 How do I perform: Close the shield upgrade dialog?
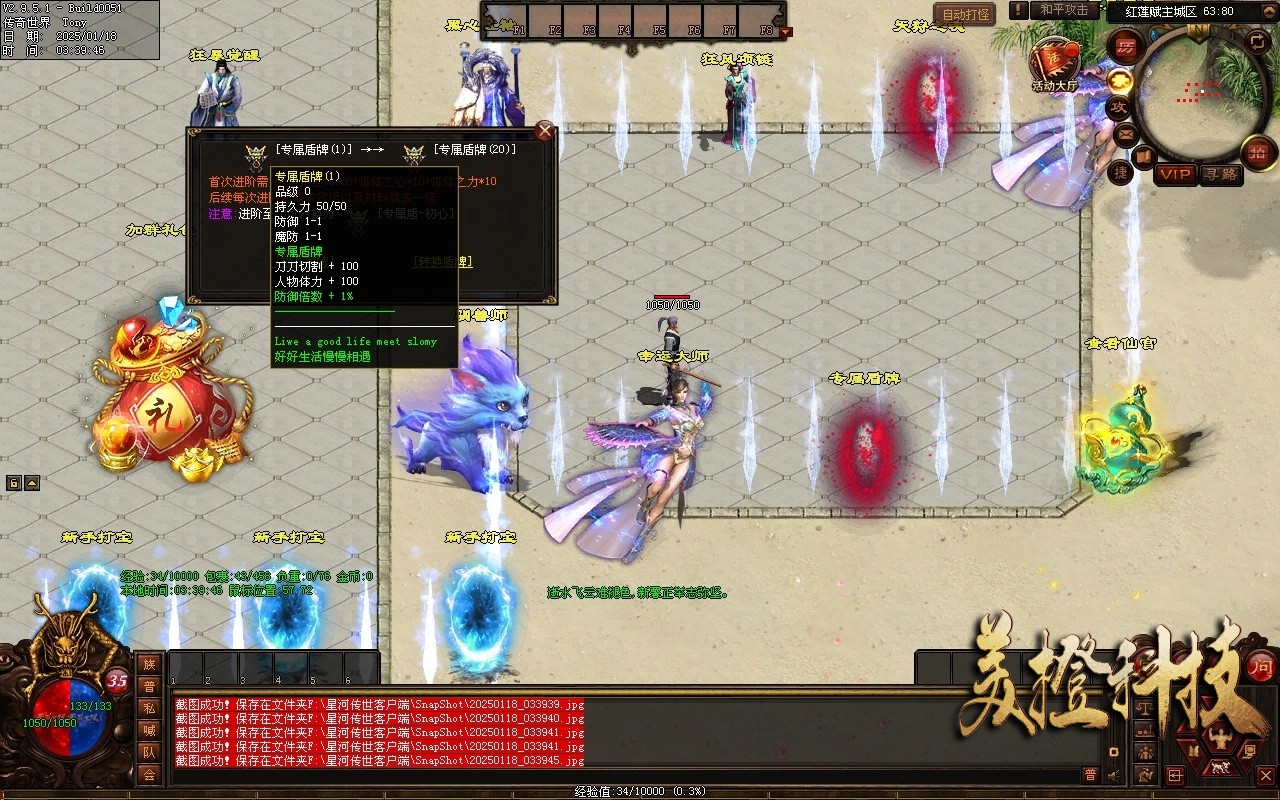pyautogui.click(x=545, y=131)
